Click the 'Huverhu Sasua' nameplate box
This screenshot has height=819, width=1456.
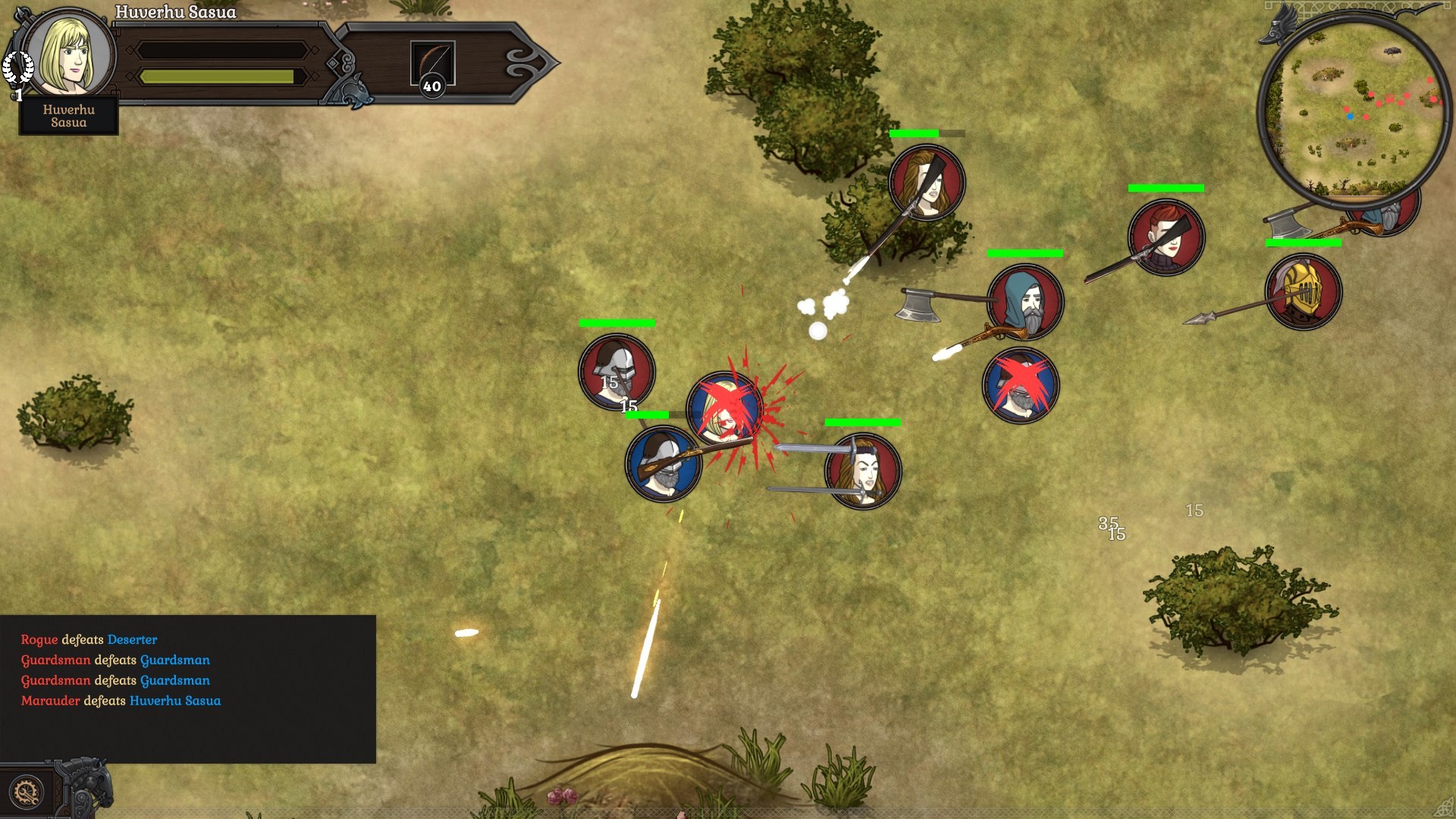click(x=68, y=116)
